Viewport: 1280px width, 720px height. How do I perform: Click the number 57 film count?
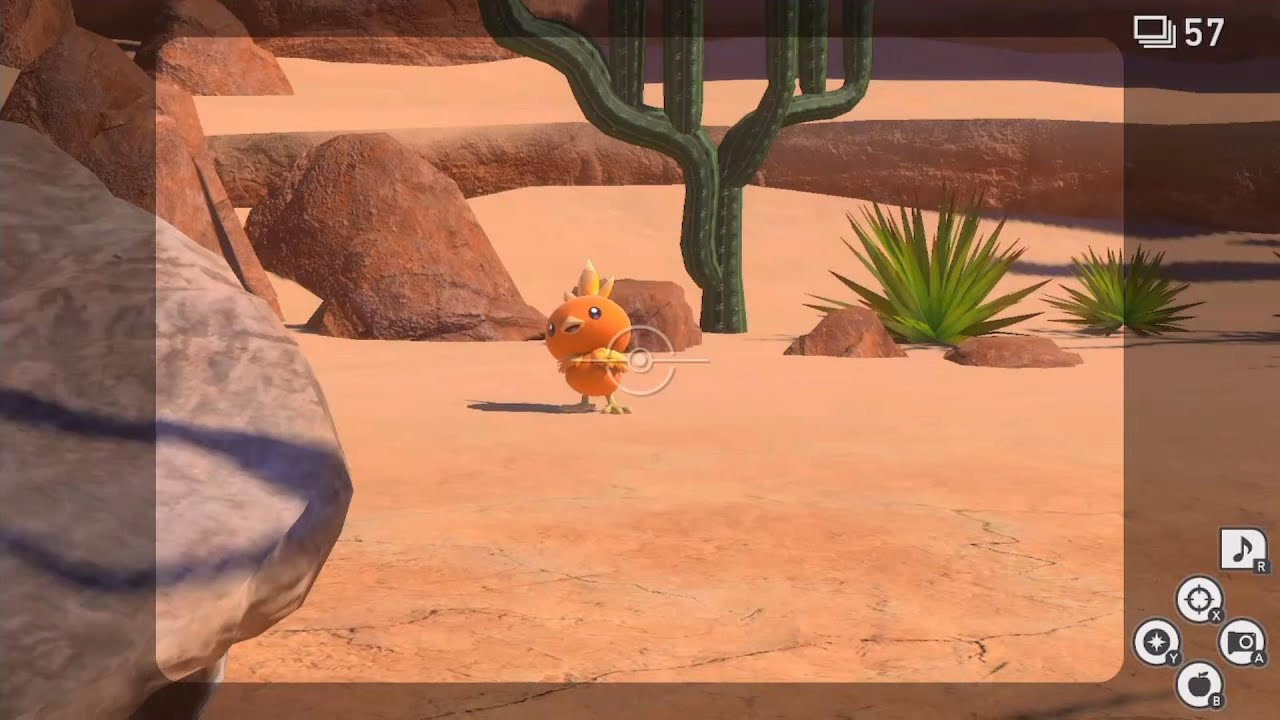coord(1203,30)
